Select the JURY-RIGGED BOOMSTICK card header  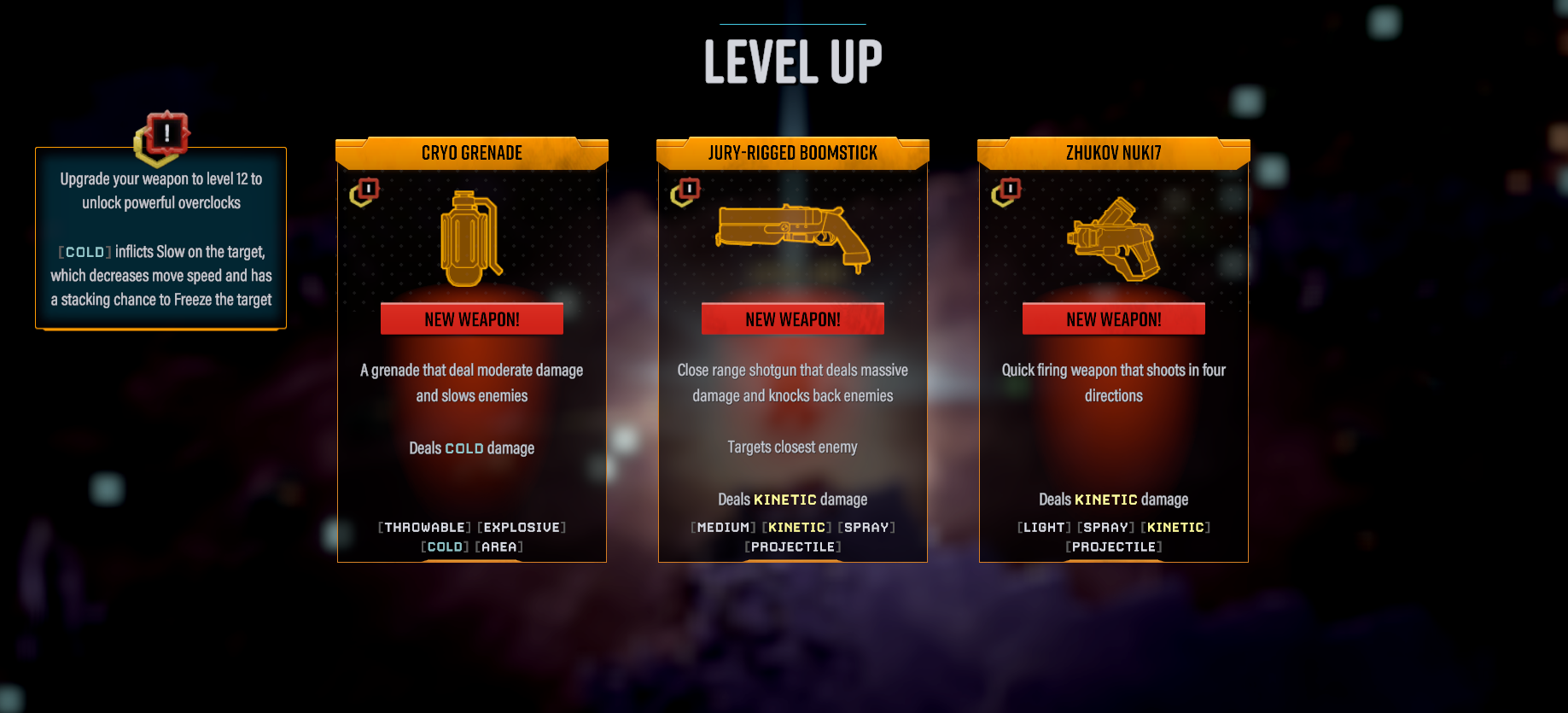click(792, 153)
